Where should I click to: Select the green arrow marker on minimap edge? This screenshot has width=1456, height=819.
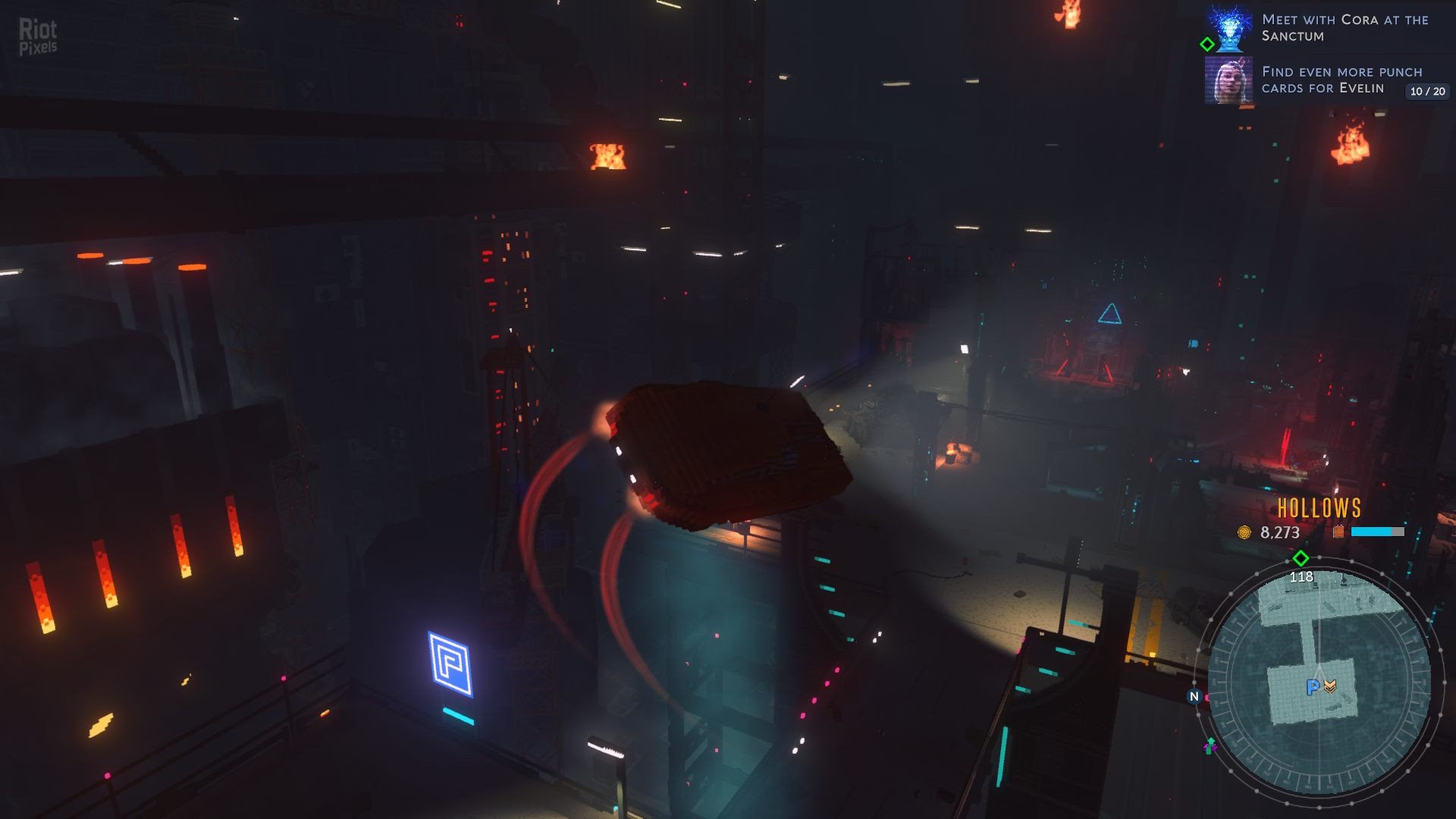pyautogui.click(x=1210, y=745)
